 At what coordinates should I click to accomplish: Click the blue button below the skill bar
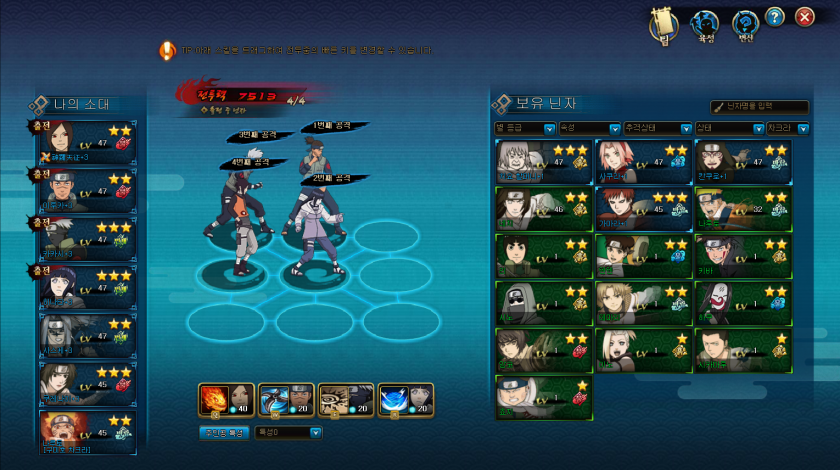point(224,433)
